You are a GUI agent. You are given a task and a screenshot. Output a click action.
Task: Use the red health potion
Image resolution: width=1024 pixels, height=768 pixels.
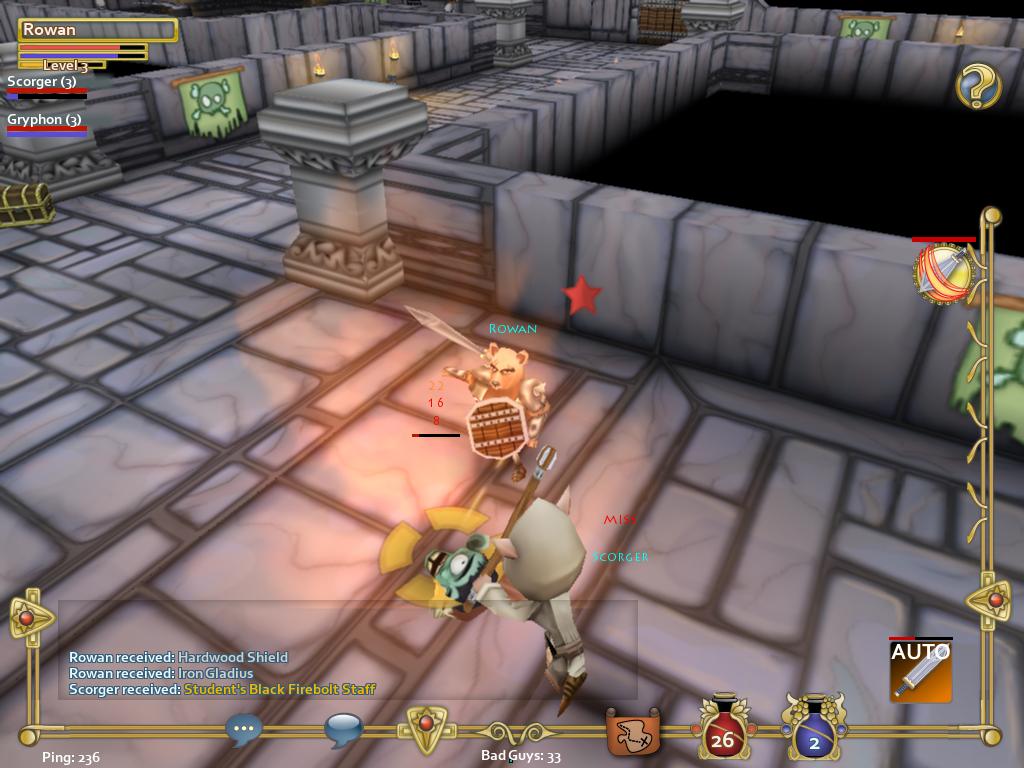722,727
